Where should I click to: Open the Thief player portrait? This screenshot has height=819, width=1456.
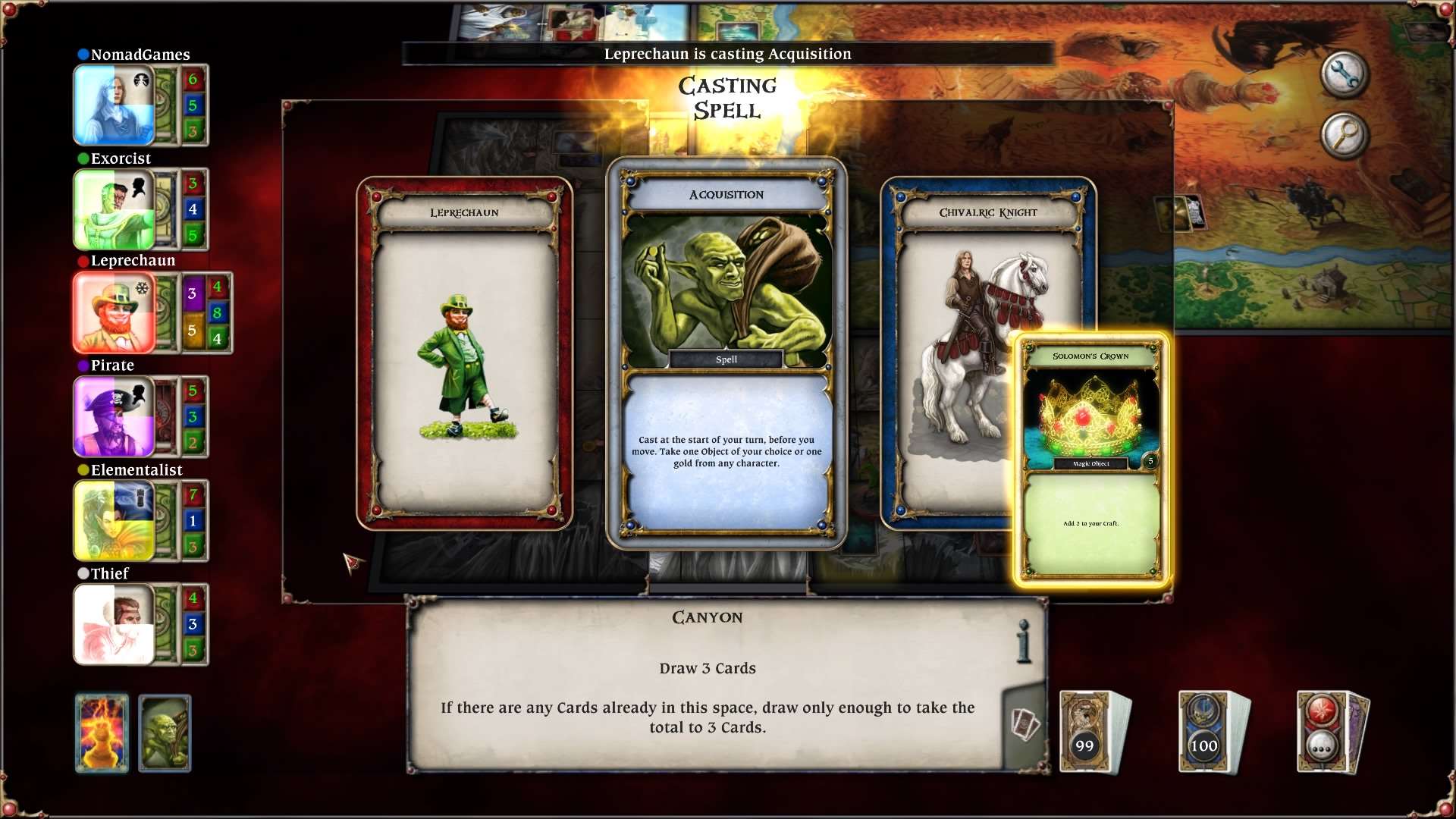click(x=114, y=623)
